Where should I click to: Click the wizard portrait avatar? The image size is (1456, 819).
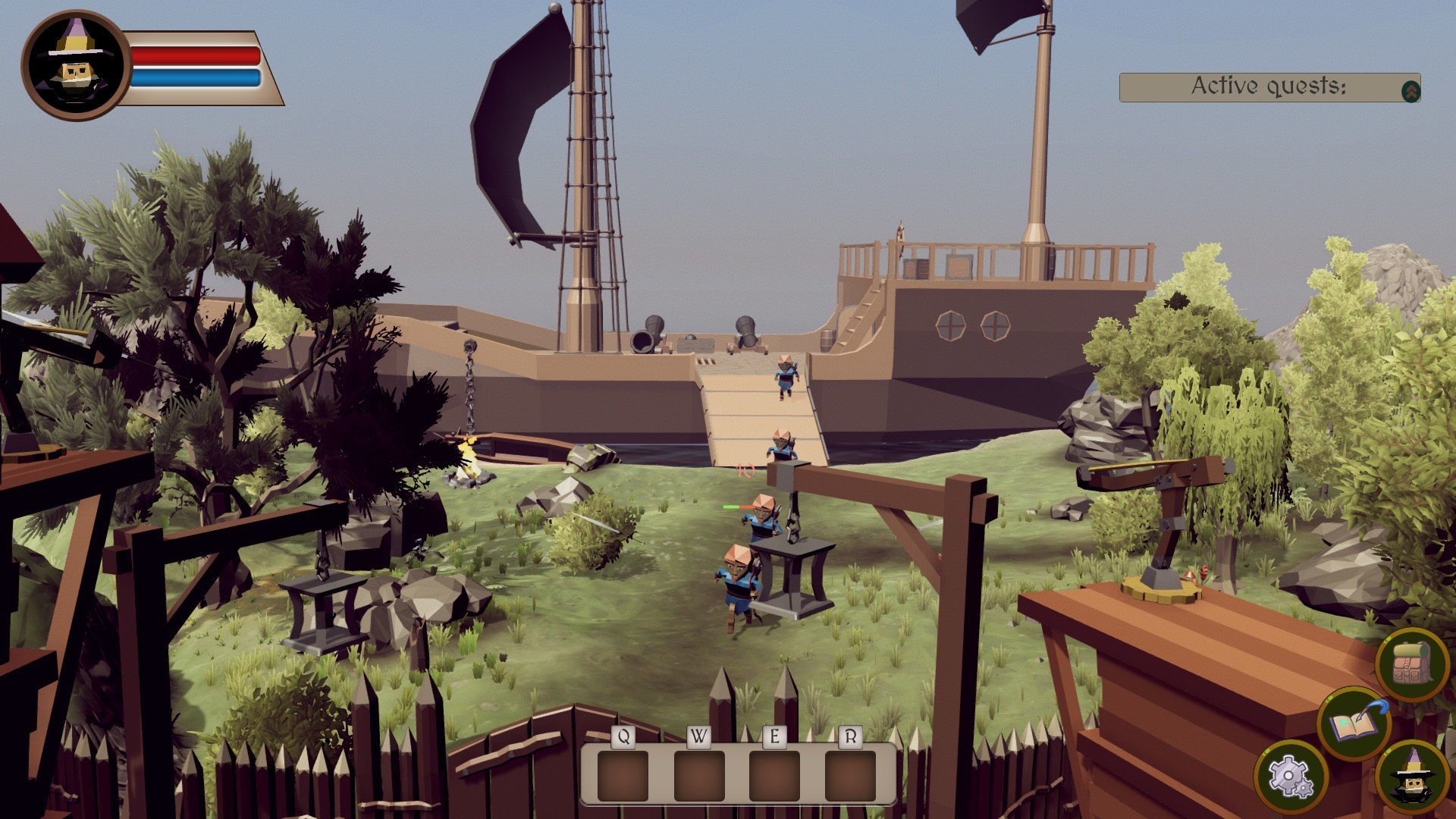76,65
